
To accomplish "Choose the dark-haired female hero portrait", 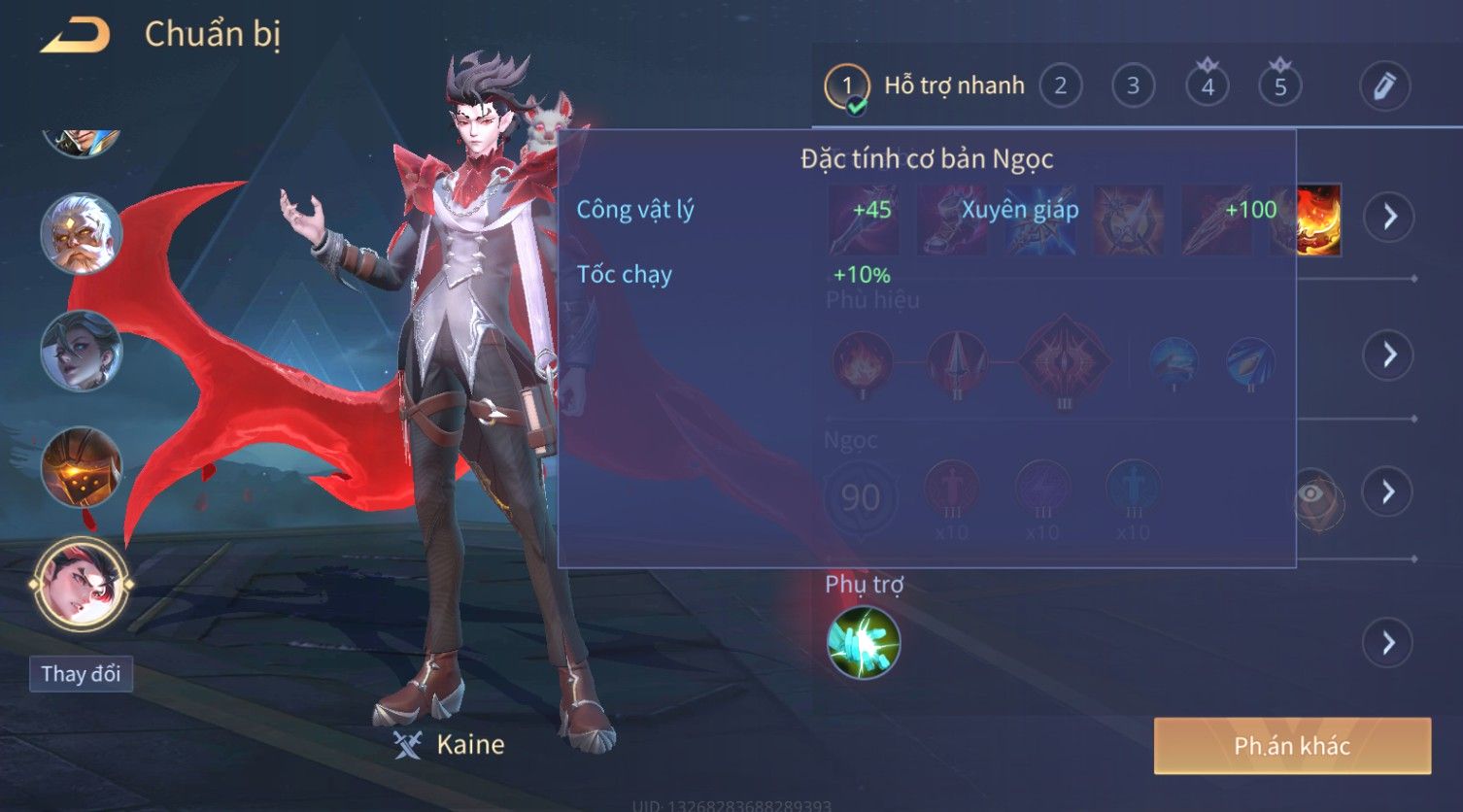I will [81, 351].
